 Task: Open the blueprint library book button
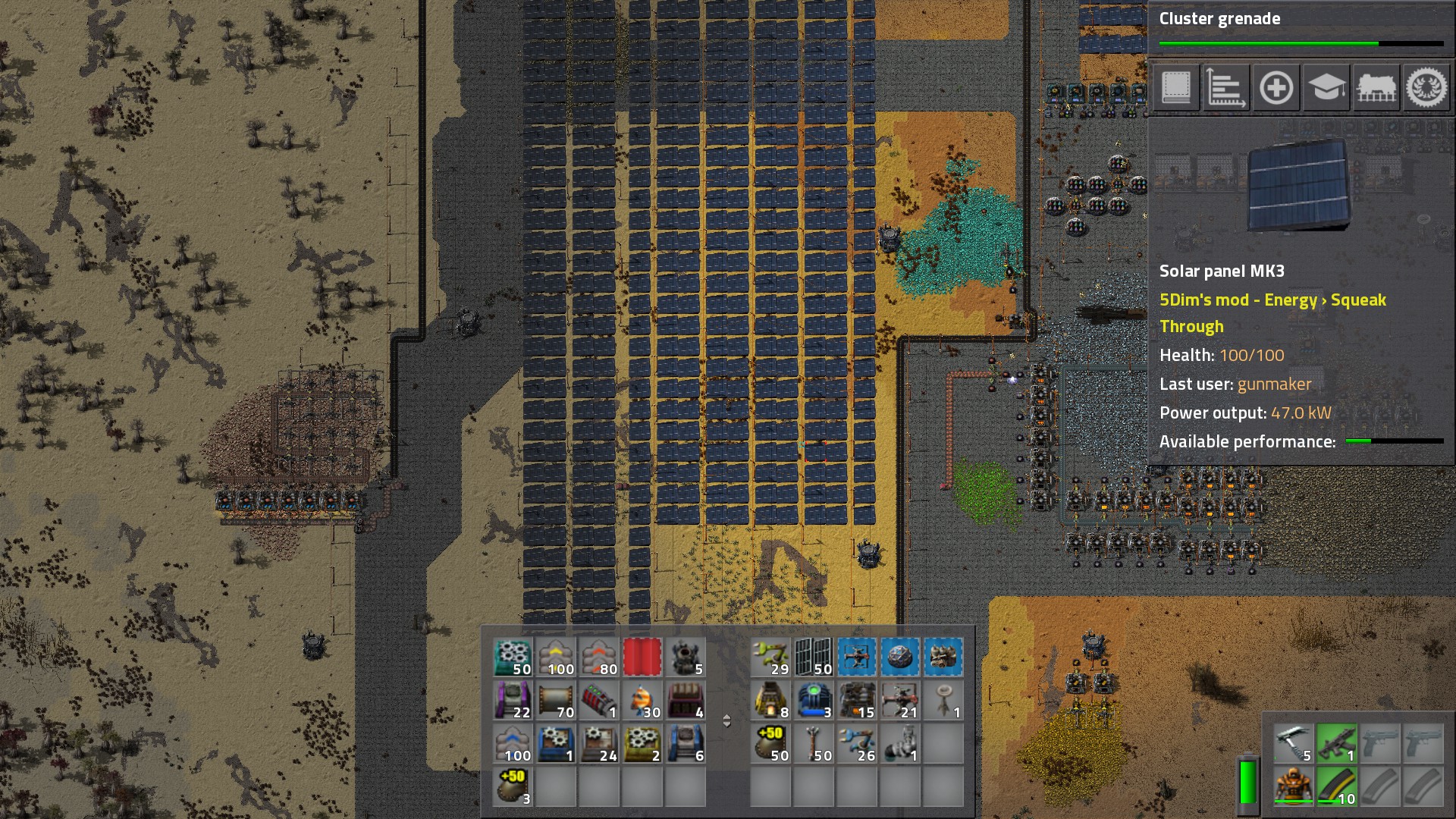coord(1175,88)
